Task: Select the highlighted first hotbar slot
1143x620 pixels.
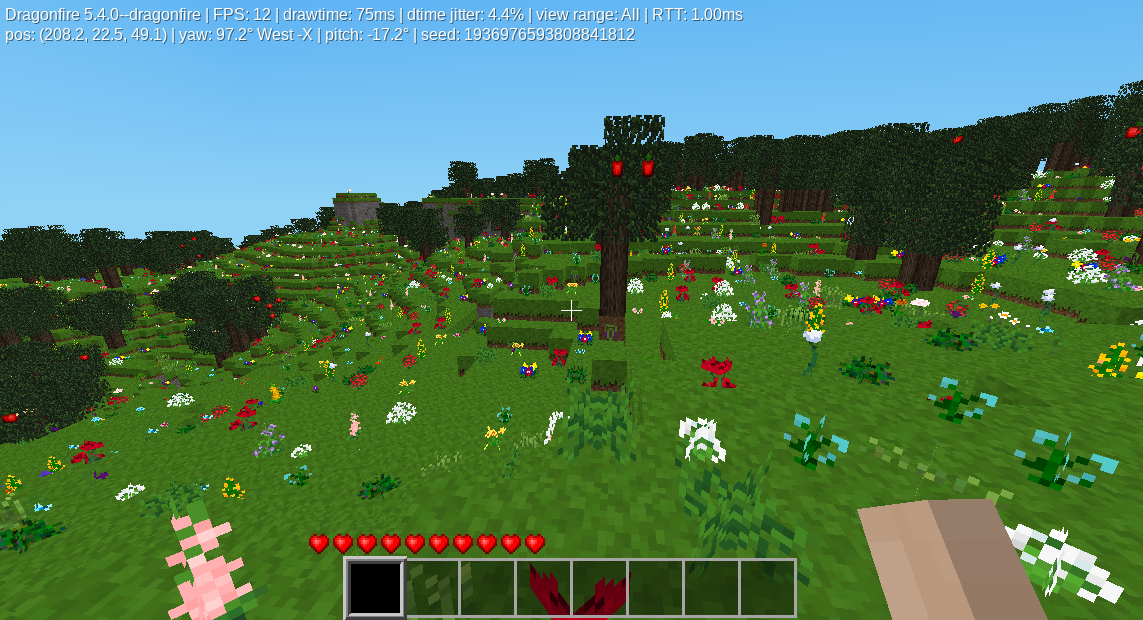Action: [x=375, y=588]
